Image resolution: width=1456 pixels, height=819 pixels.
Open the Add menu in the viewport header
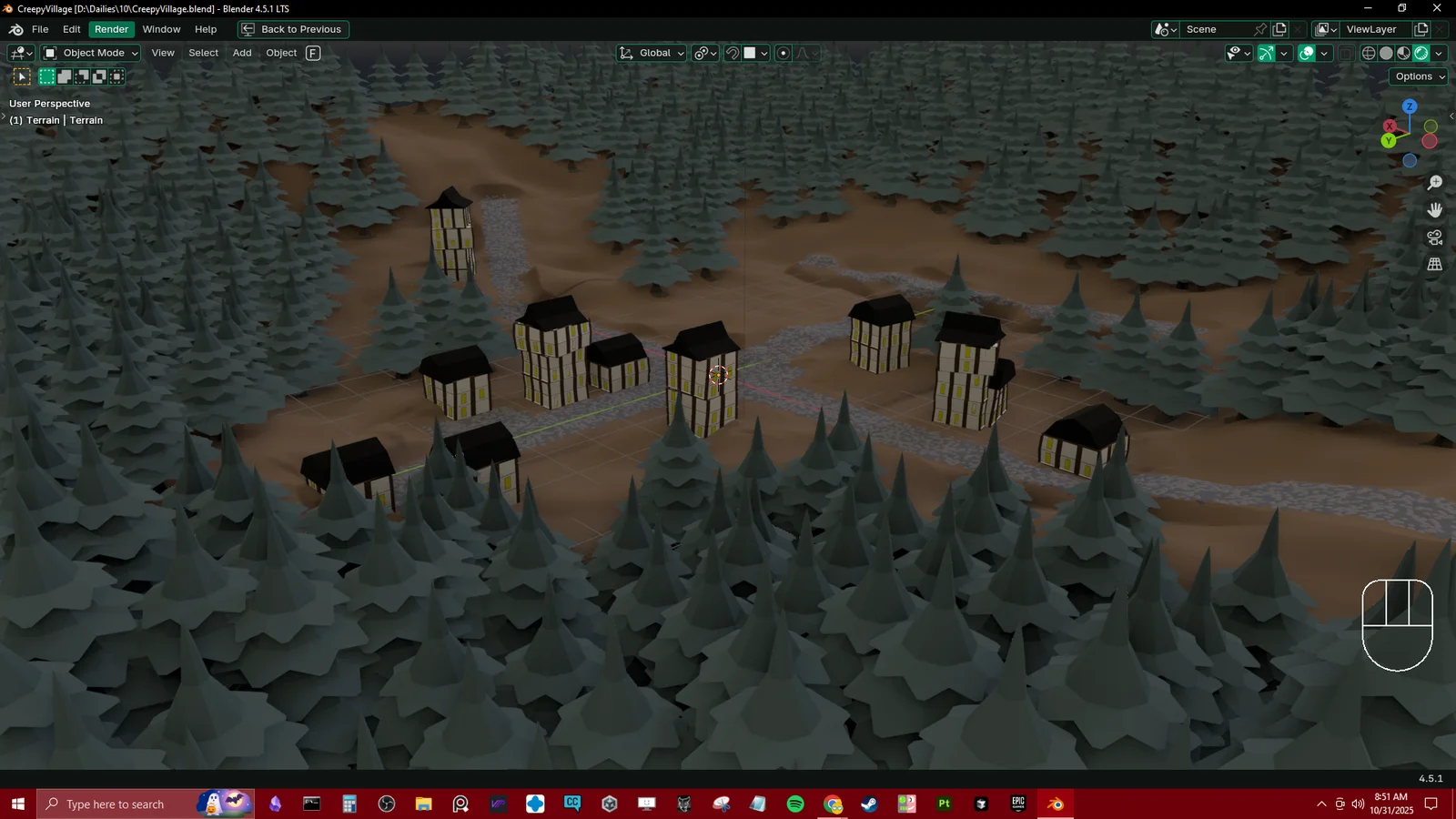point(241,53)
